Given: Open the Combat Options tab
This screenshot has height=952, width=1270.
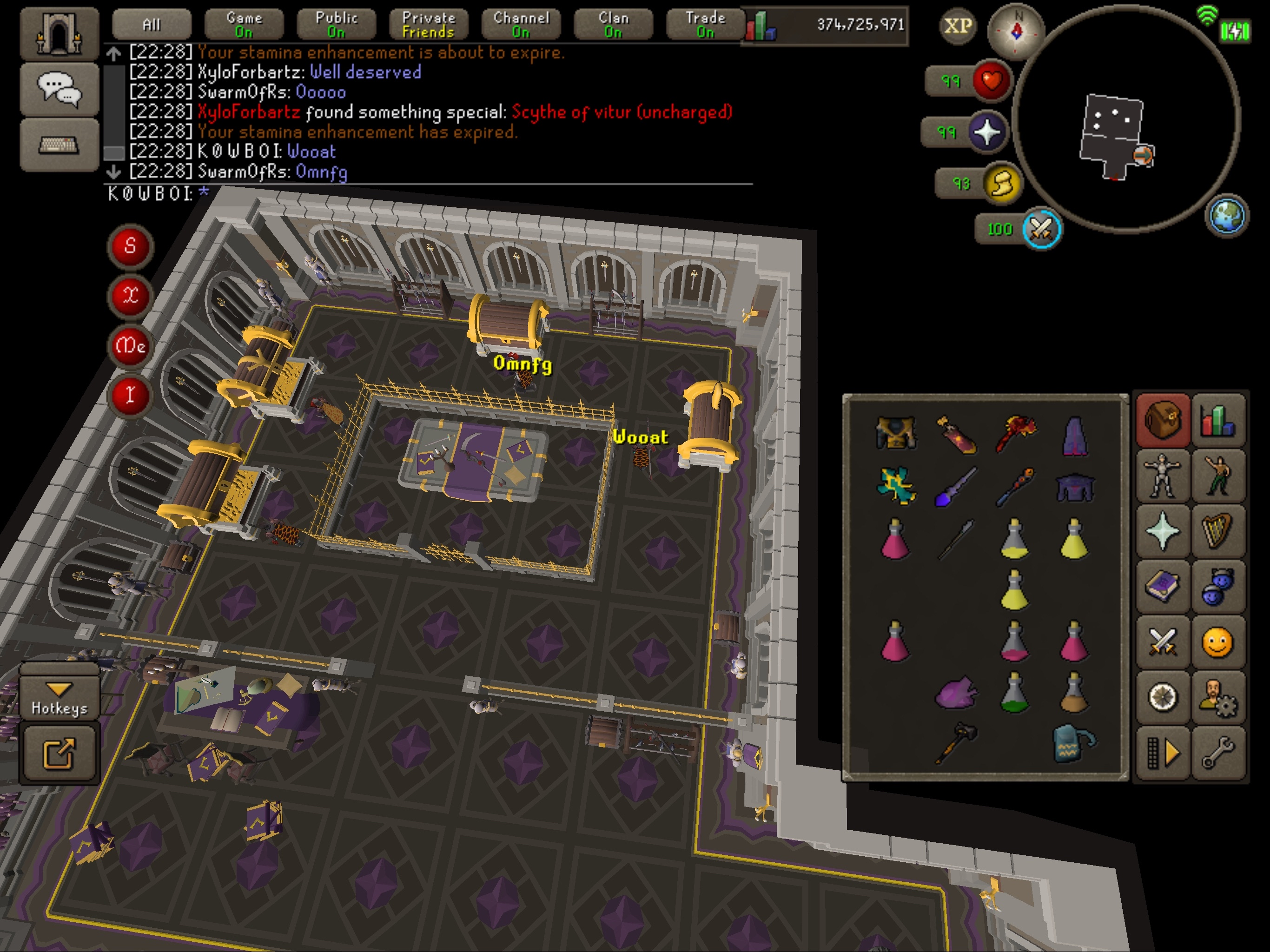Looking at the screenshot, I should [x=1163, y=642].
